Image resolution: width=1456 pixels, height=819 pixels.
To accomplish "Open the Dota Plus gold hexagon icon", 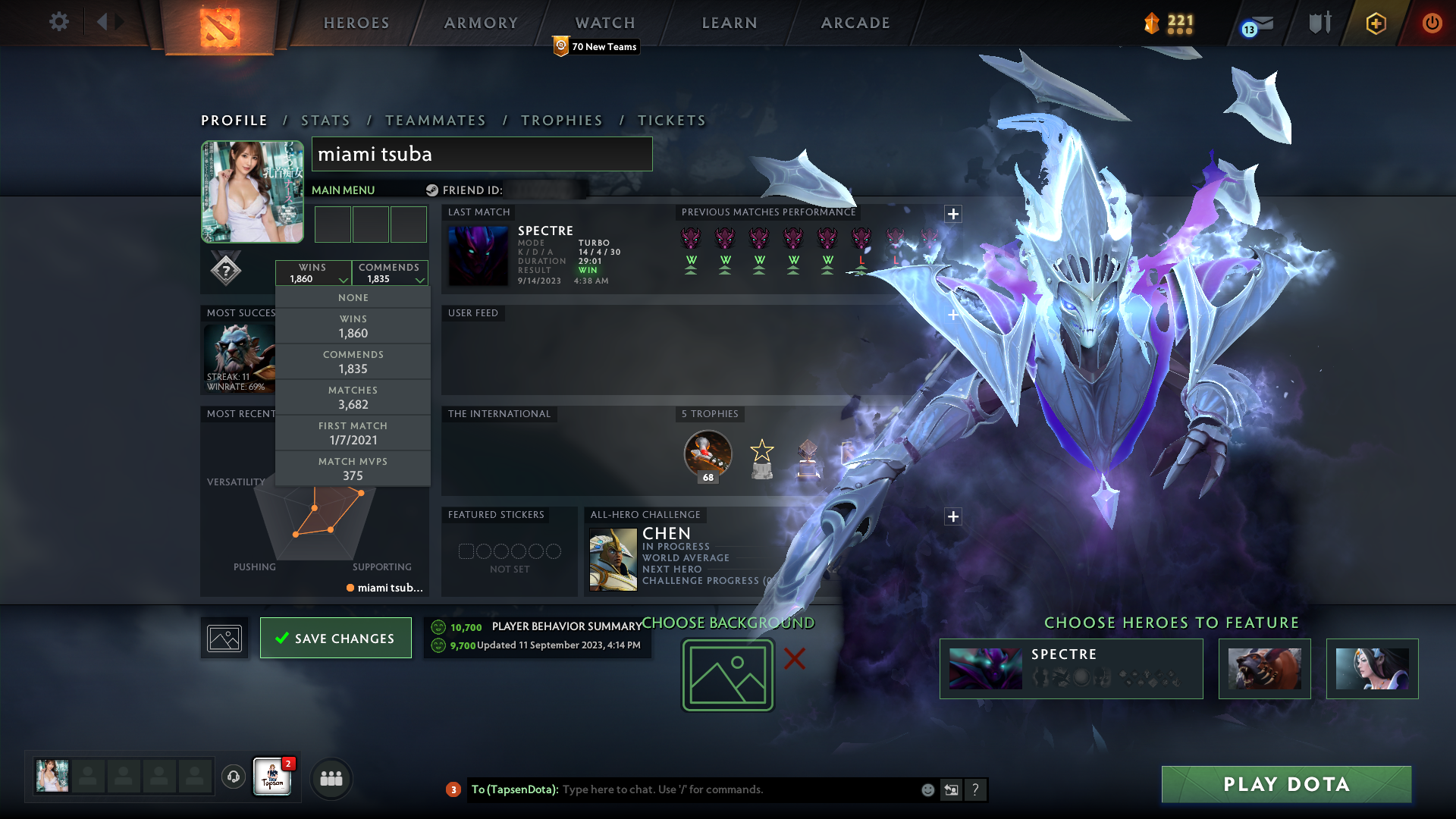I will (x=1376, y=24).
